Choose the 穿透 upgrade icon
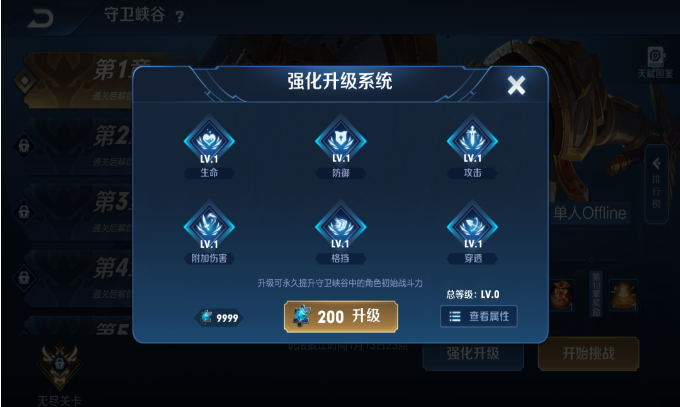680x407 pixels. pyautogui.click(x=472, y=227)
